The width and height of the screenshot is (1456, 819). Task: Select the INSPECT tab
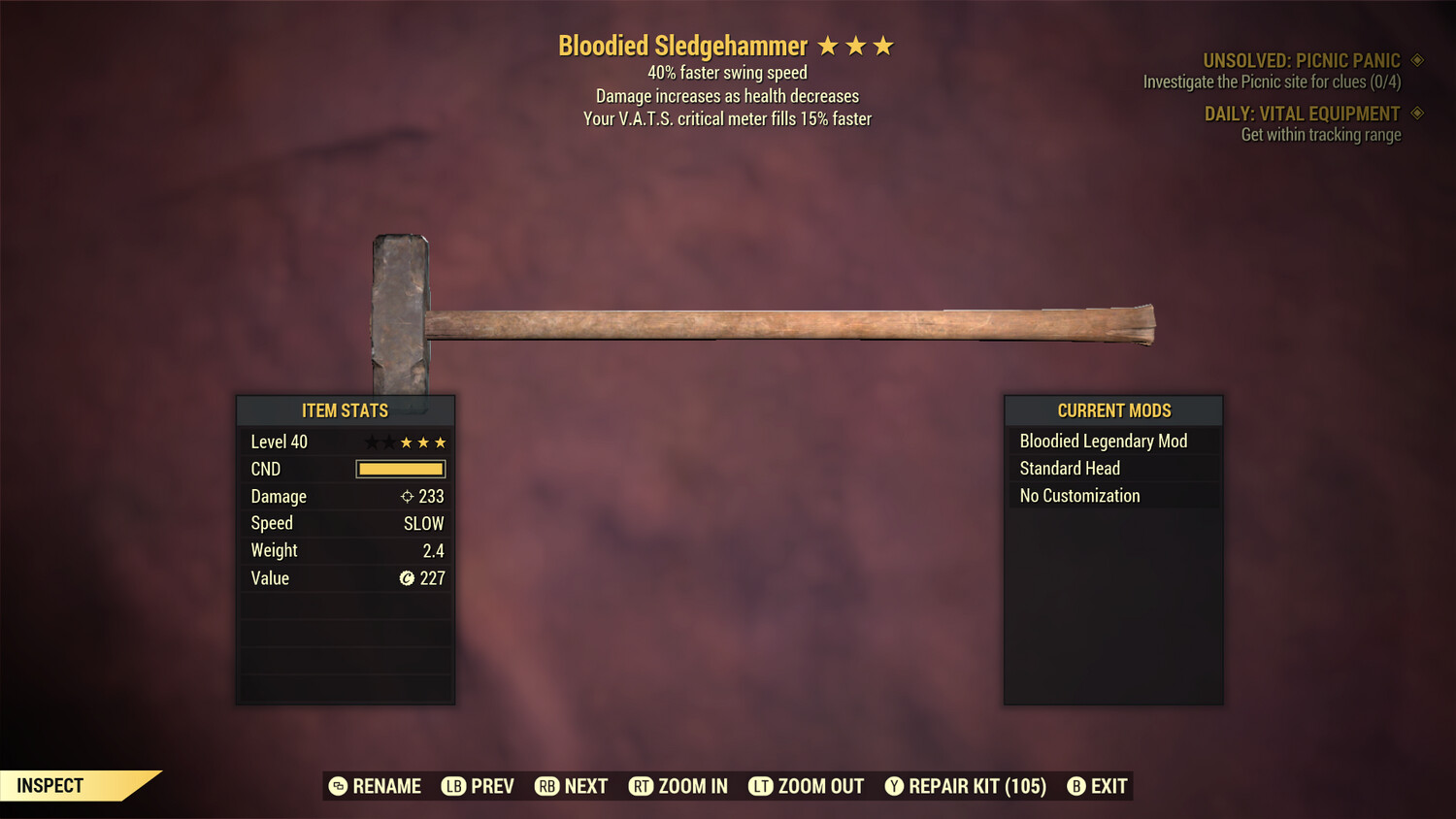coord(49,785)
